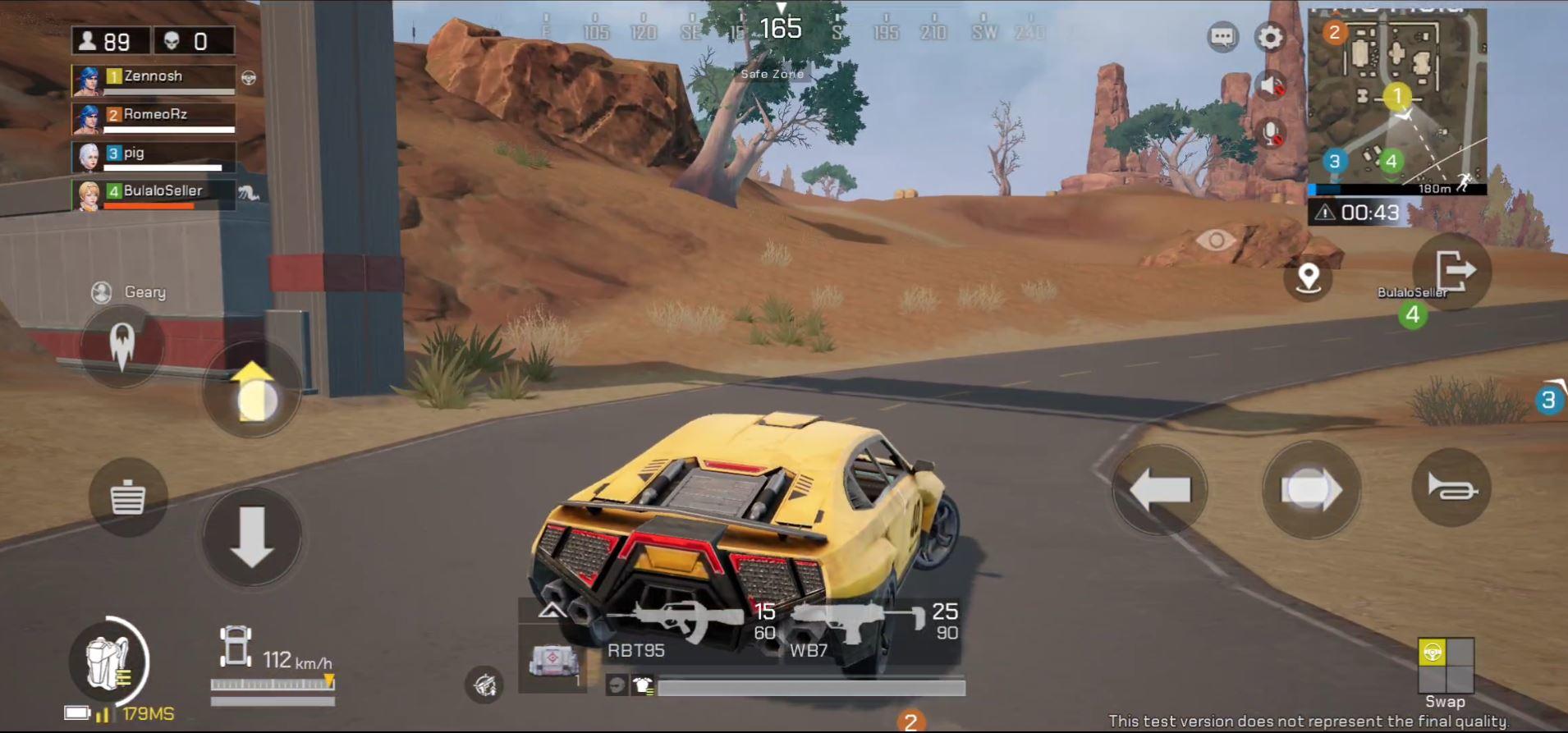Steer right with the right arrow
The height and width of the screenshot is (733, 1568).
click(1310, 490)
